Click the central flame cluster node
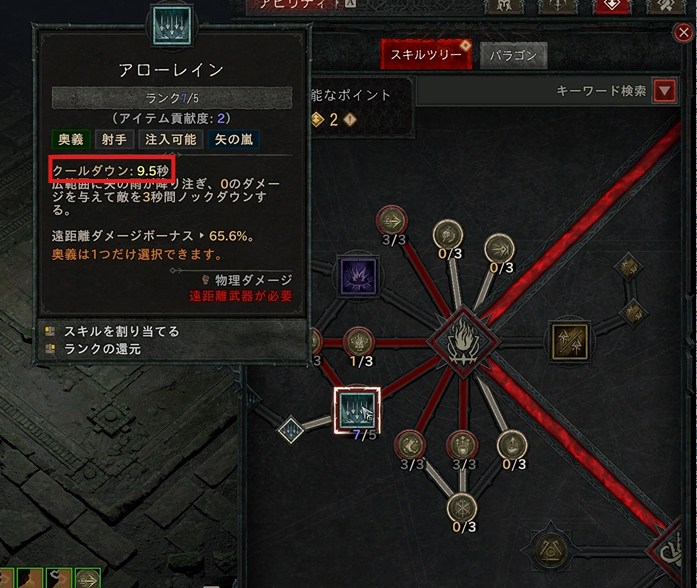 (461, 342)
